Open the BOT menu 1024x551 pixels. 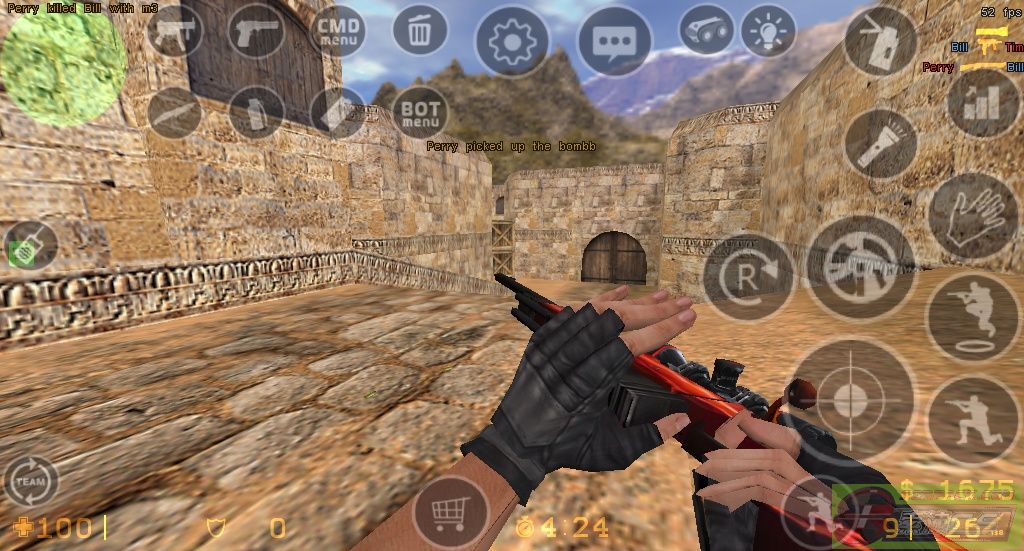(x=420, y=112)
